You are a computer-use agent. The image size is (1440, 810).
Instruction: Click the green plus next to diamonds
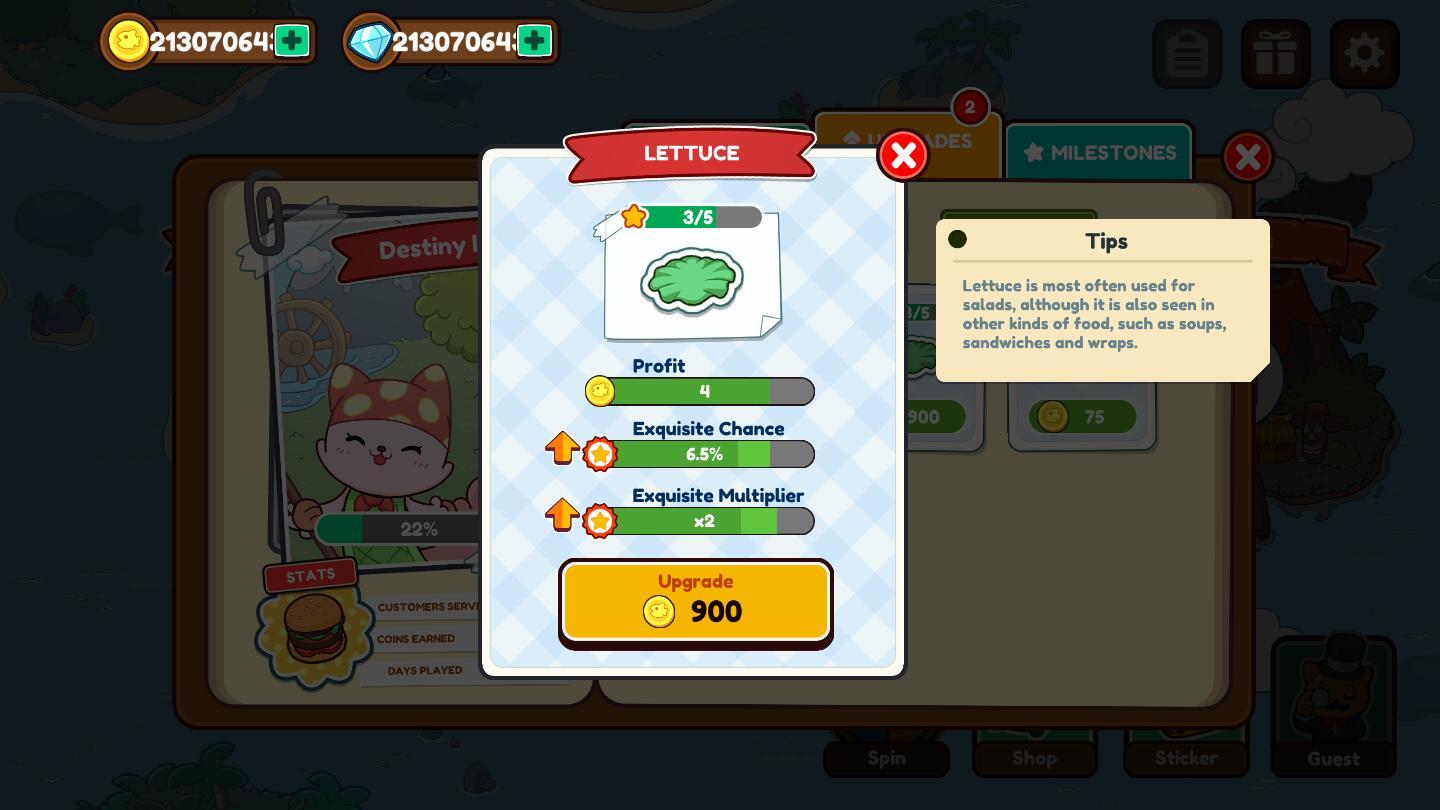534,41
